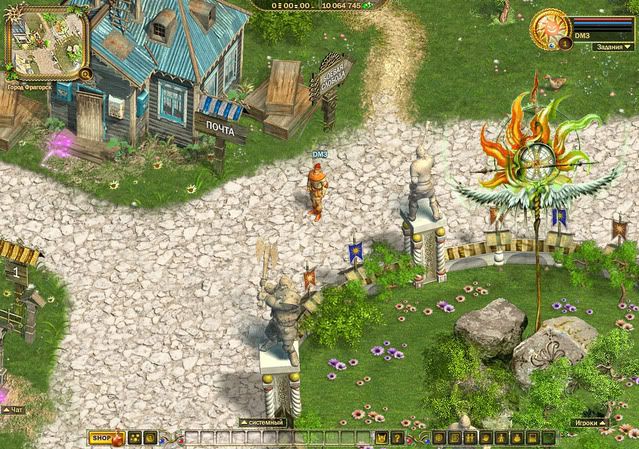
Task: Open the системный chat tab
Action: (x=261, y=423)
